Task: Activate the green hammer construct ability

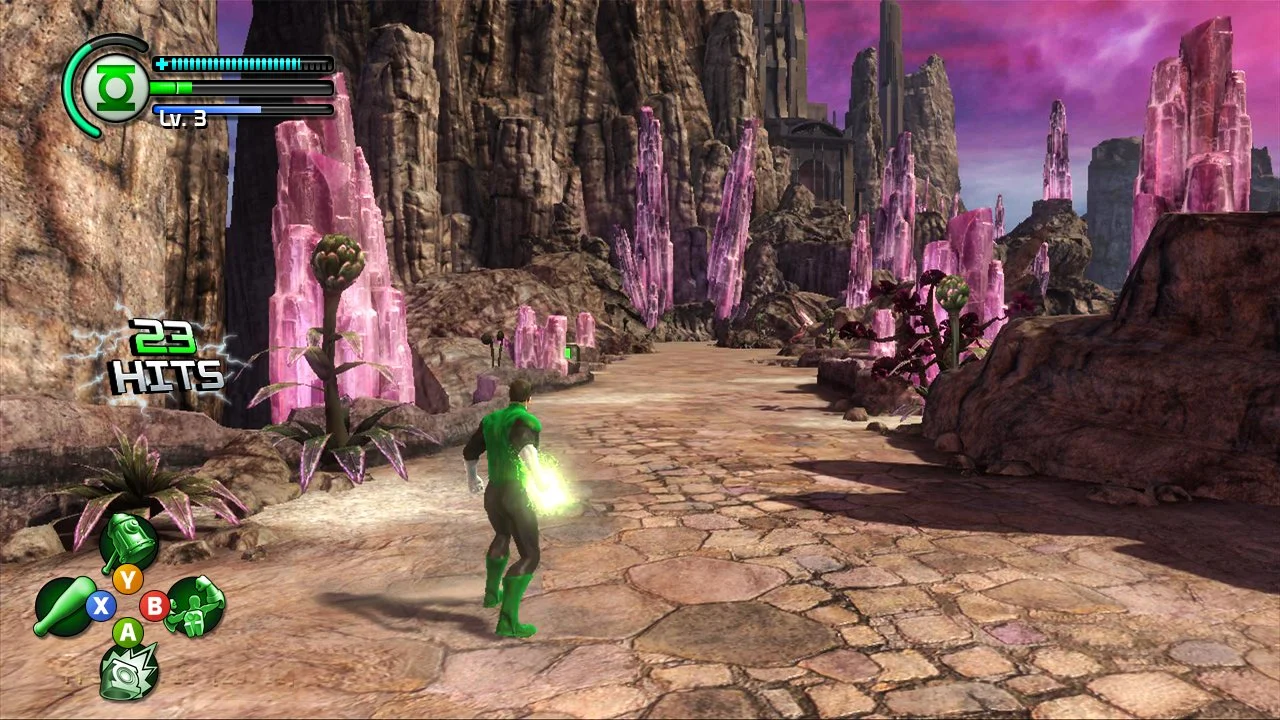Action: click(129, 541)
